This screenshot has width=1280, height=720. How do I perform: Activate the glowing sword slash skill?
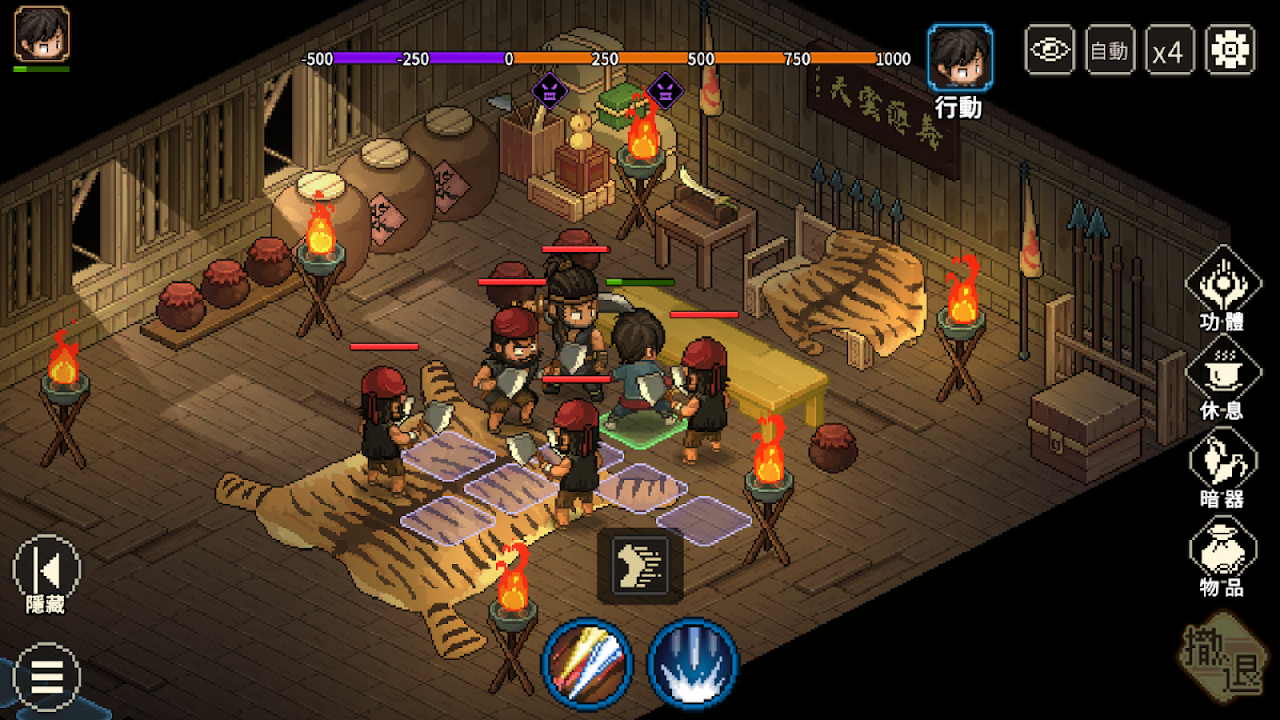pos(587,664)
